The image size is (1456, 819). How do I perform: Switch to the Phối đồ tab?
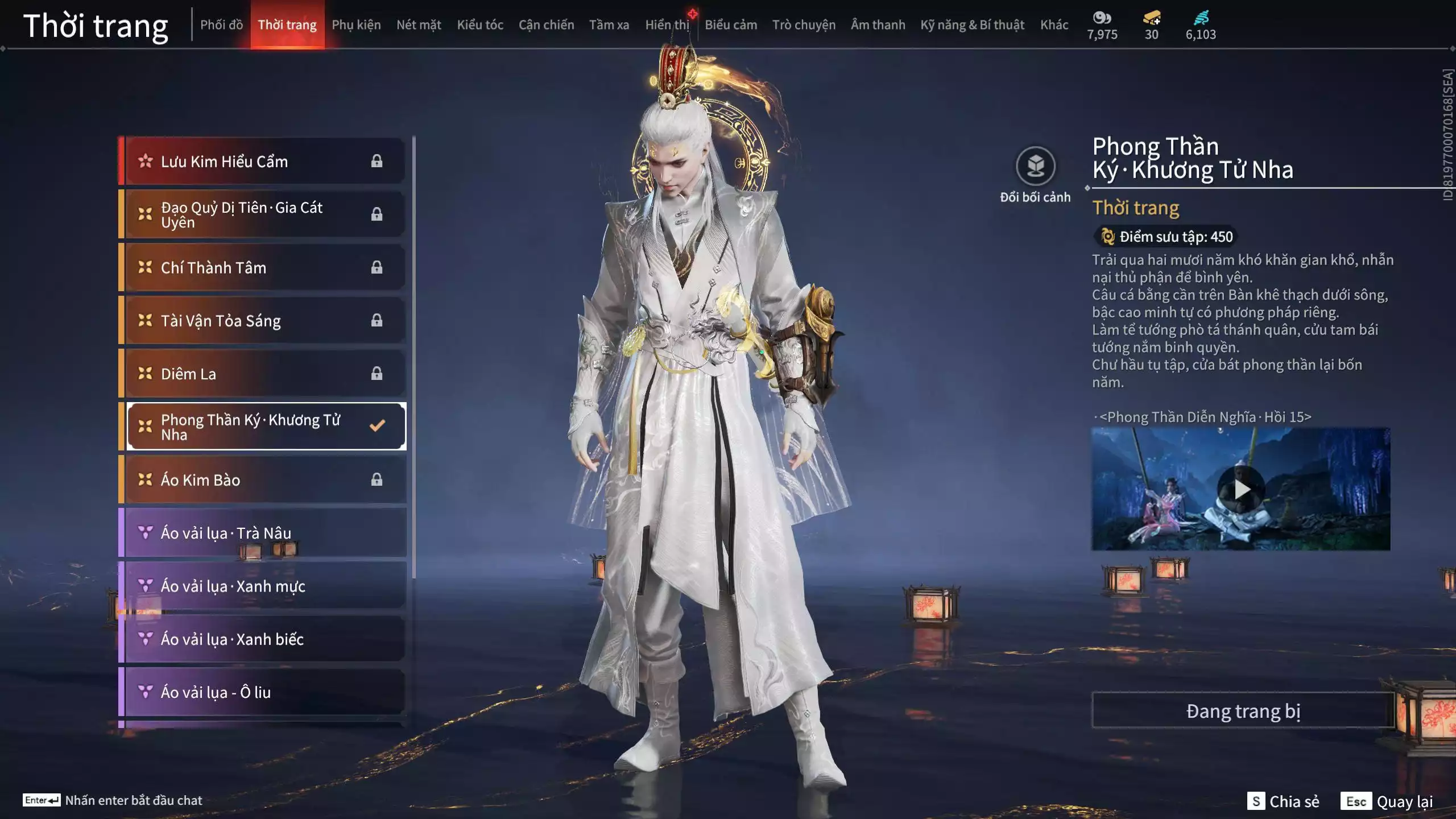point(222,24)
